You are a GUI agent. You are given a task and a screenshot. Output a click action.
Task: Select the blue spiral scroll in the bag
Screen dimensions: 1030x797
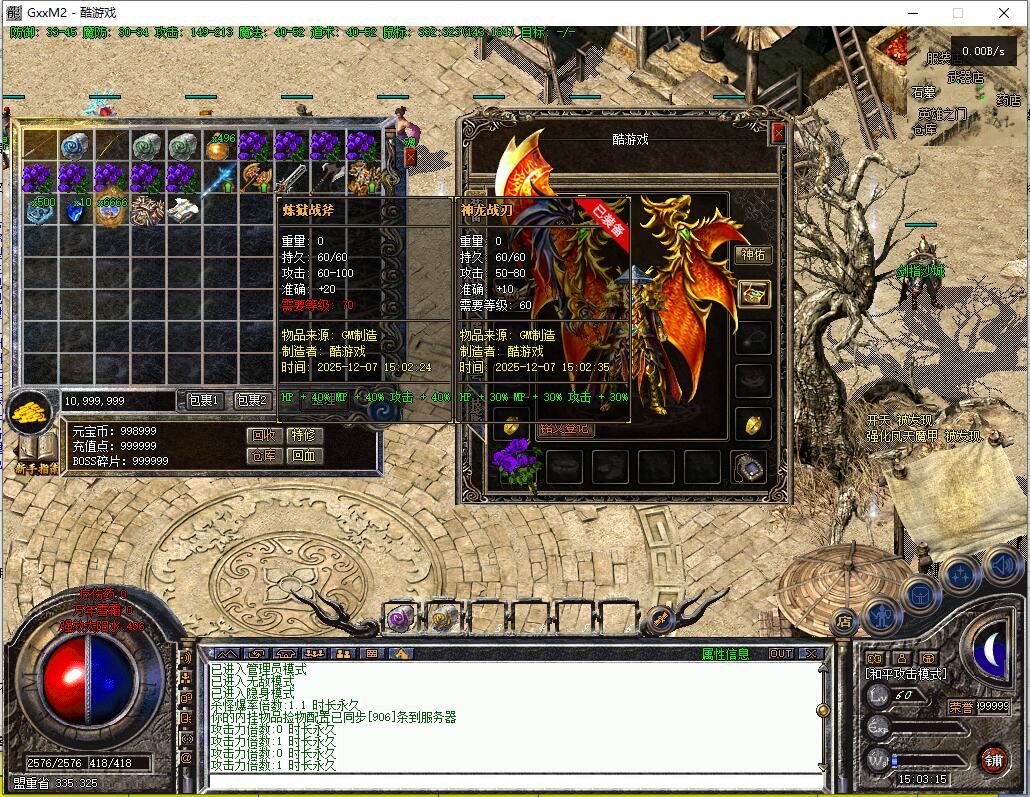76,147
